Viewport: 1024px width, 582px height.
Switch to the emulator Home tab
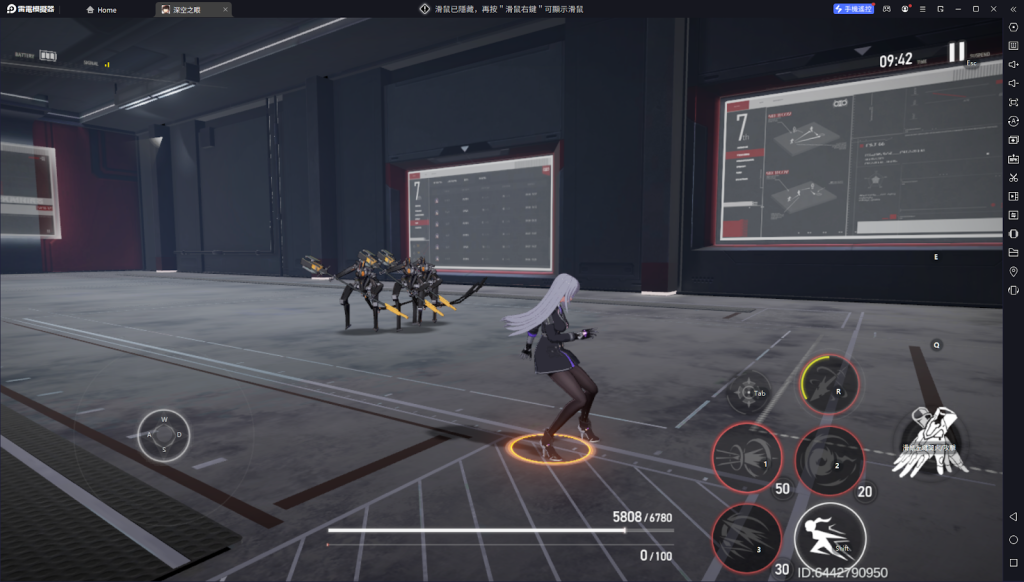tap(101, 10)
